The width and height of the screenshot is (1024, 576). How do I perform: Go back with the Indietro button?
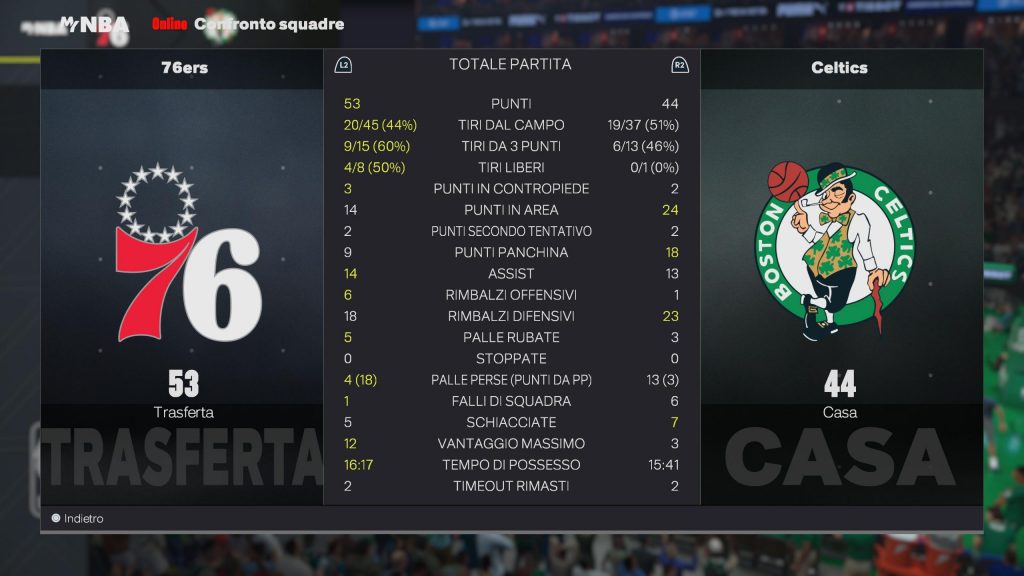[78, 519]
